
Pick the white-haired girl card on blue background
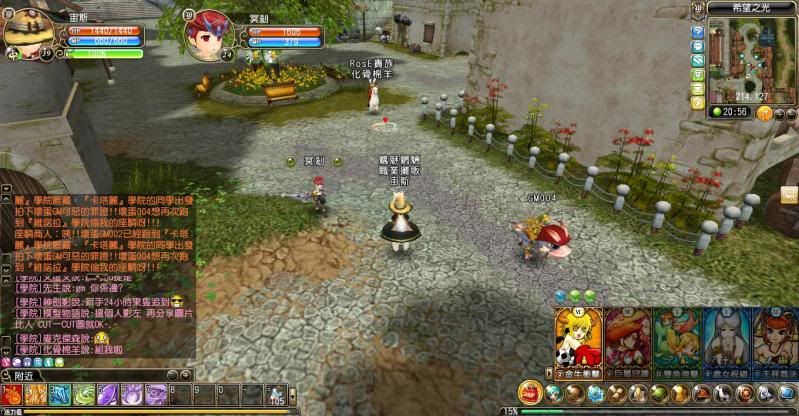727,338
